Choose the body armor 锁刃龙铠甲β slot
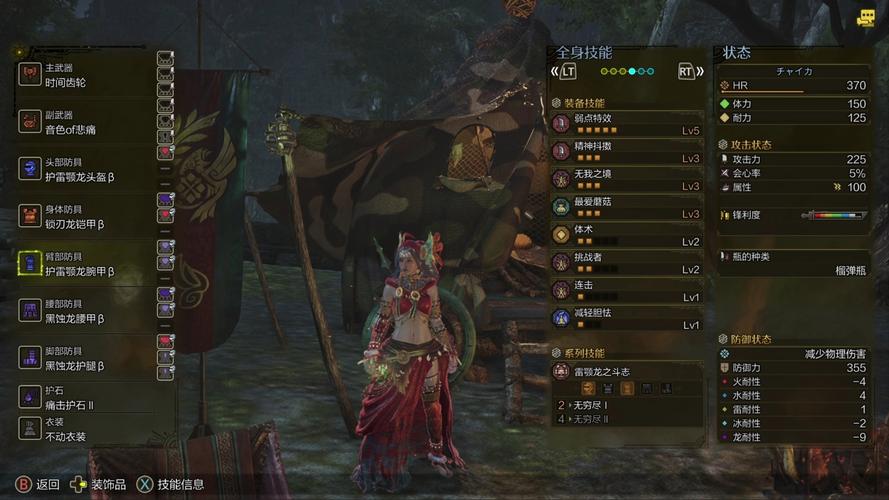This screenshot has height=500, width=889. 85,217
